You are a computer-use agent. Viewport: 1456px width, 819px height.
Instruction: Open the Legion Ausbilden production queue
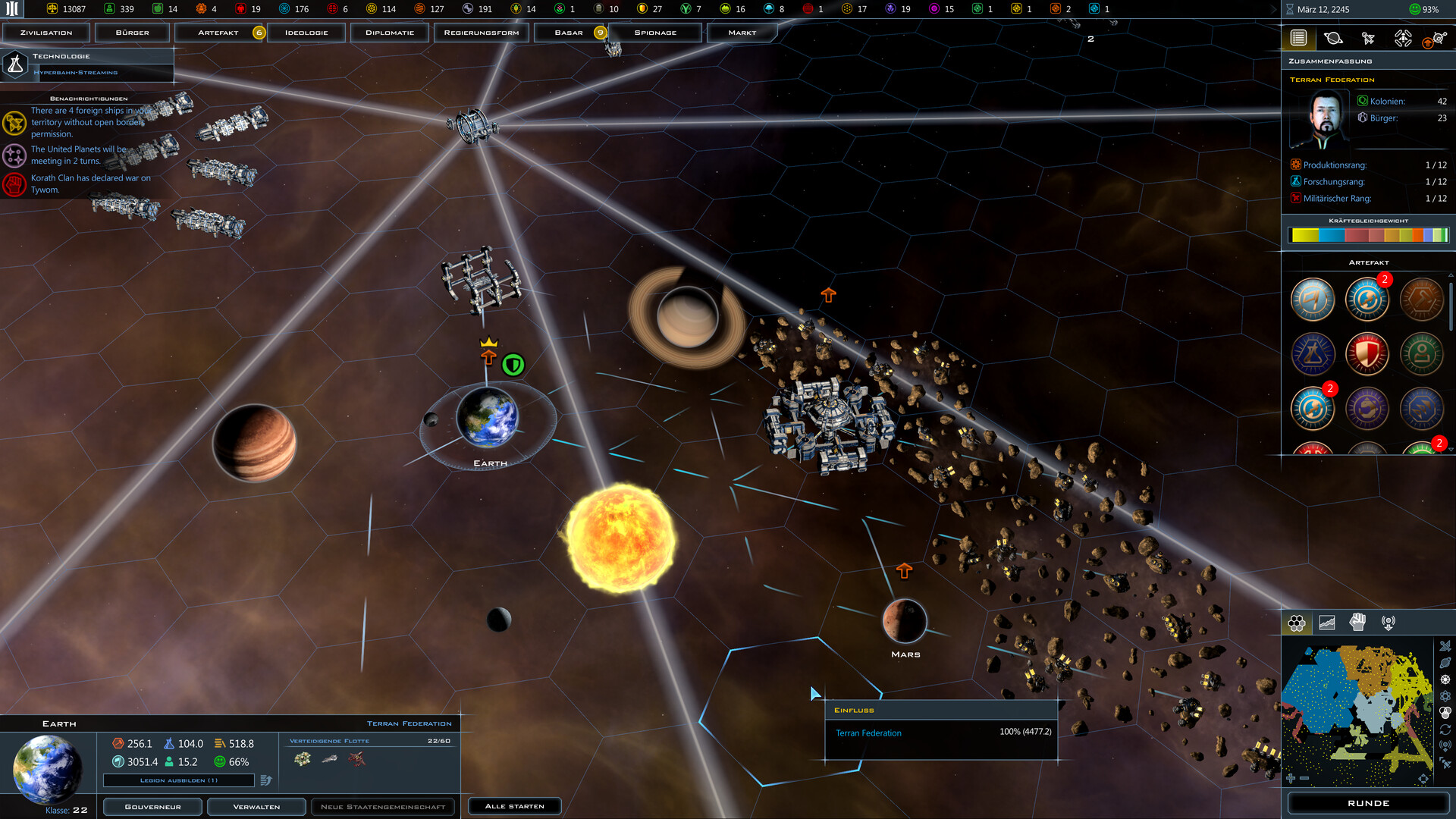pyautogui.click(x=179, y=780)
